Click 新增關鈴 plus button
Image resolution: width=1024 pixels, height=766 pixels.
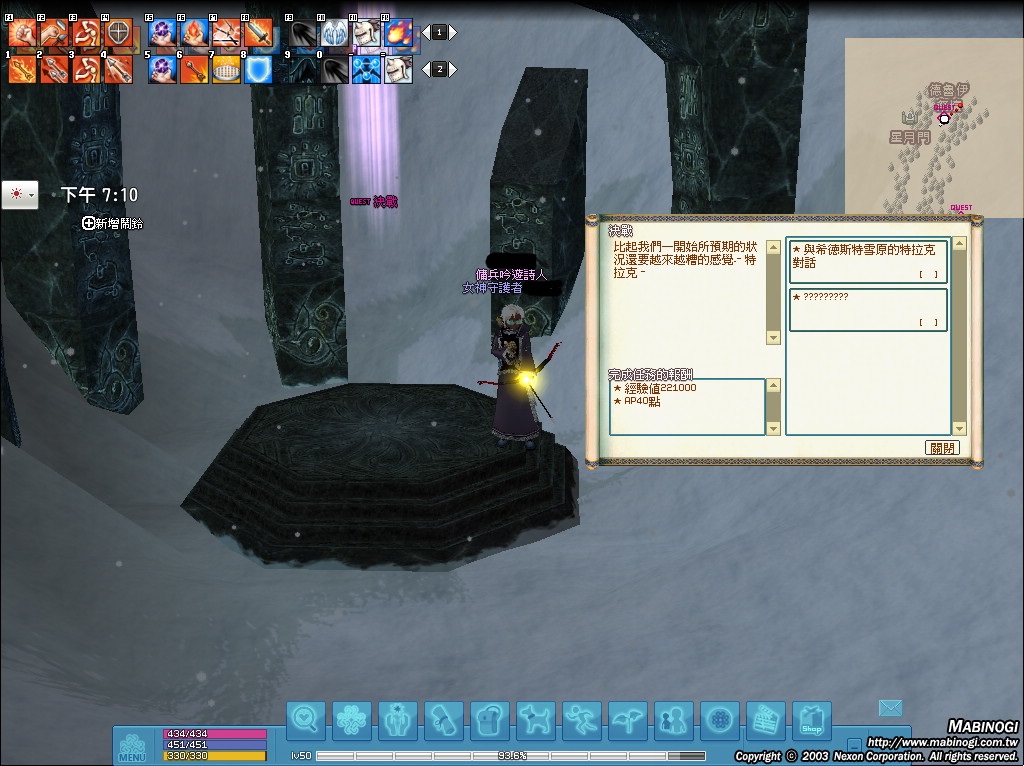(89, 223)
